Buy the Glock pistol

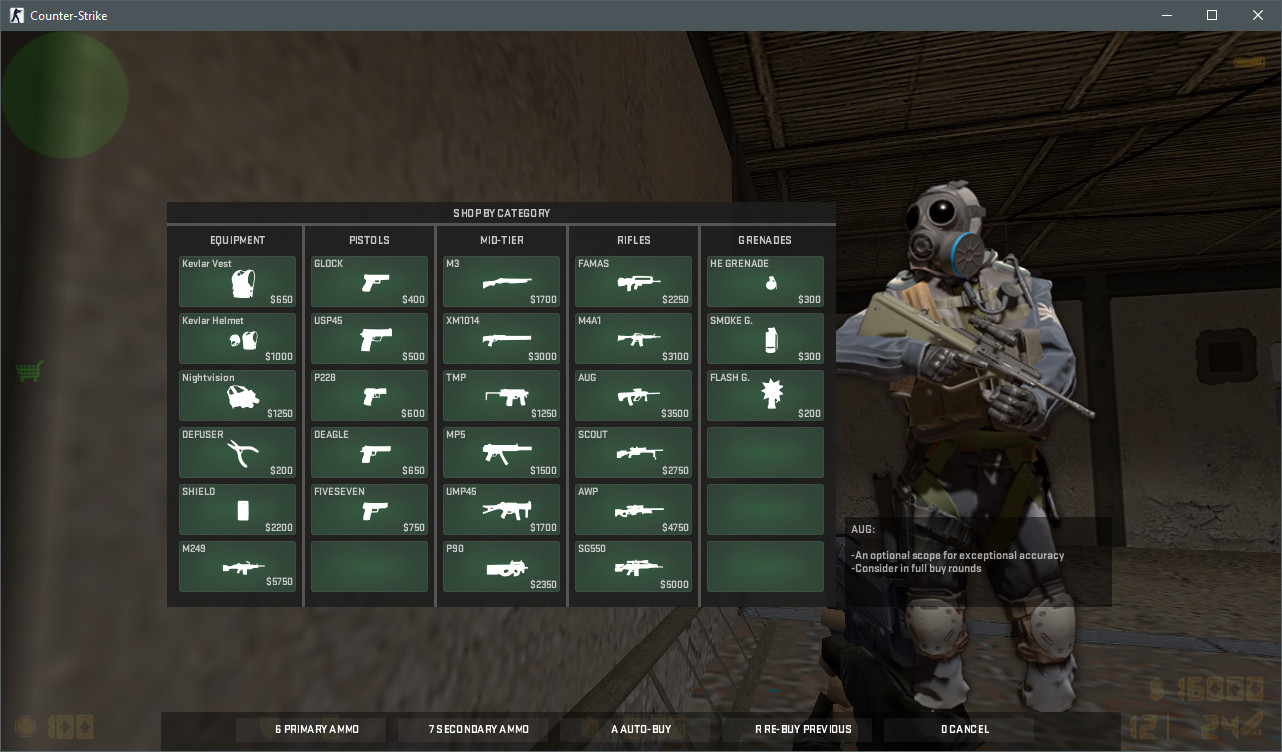(x=368, y=281)
